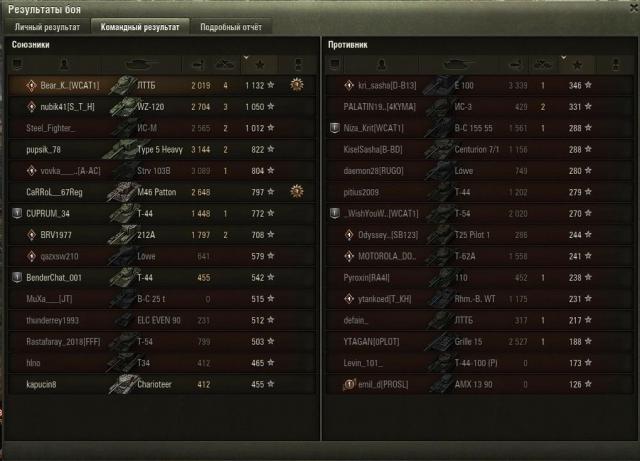Click enemy emil_d AMX 13 90 row
Screen dimensions: 640x461
pyautogui.click(x=478, y=384)
